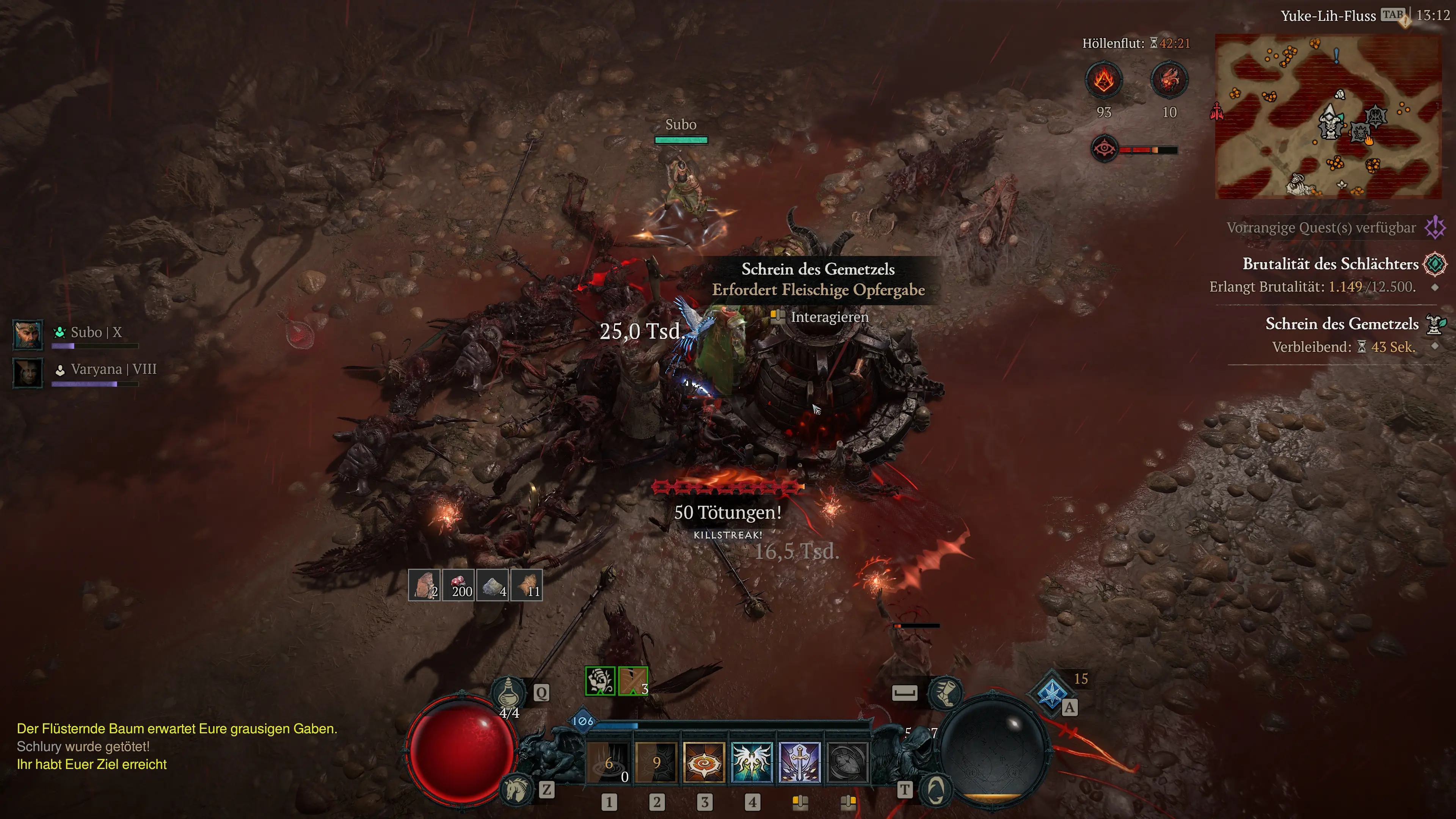Select the fist buff icon
Screen dimensions: 1456x819
(600, 681)
